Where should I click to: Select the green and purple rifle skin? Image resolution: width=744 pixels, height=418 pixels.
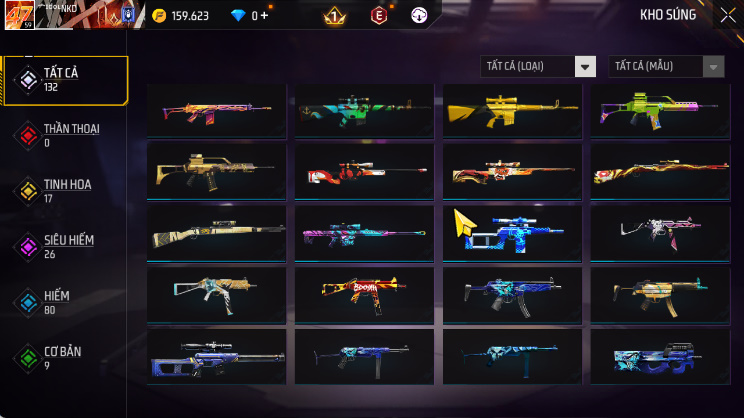660,110
